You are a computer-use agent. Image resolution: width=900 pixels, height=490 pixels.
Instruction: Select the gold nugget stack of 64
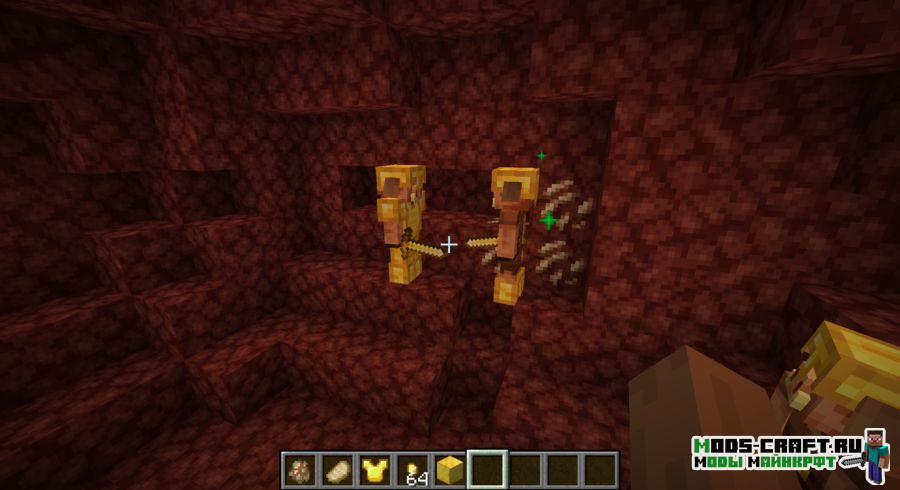click(x=411, y=469)
